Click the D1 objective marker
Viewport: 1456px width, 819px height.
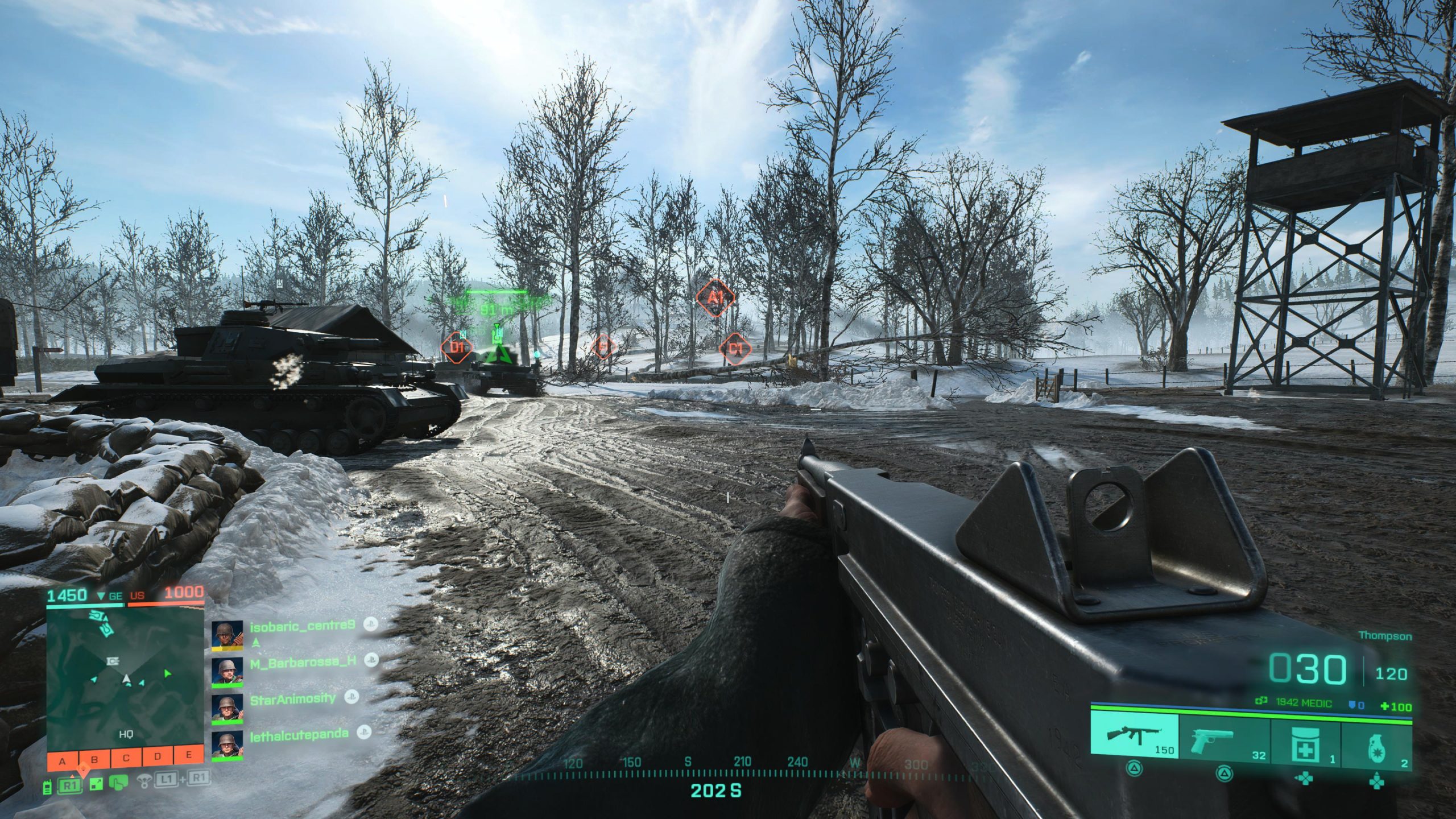(x=457, y=347)
